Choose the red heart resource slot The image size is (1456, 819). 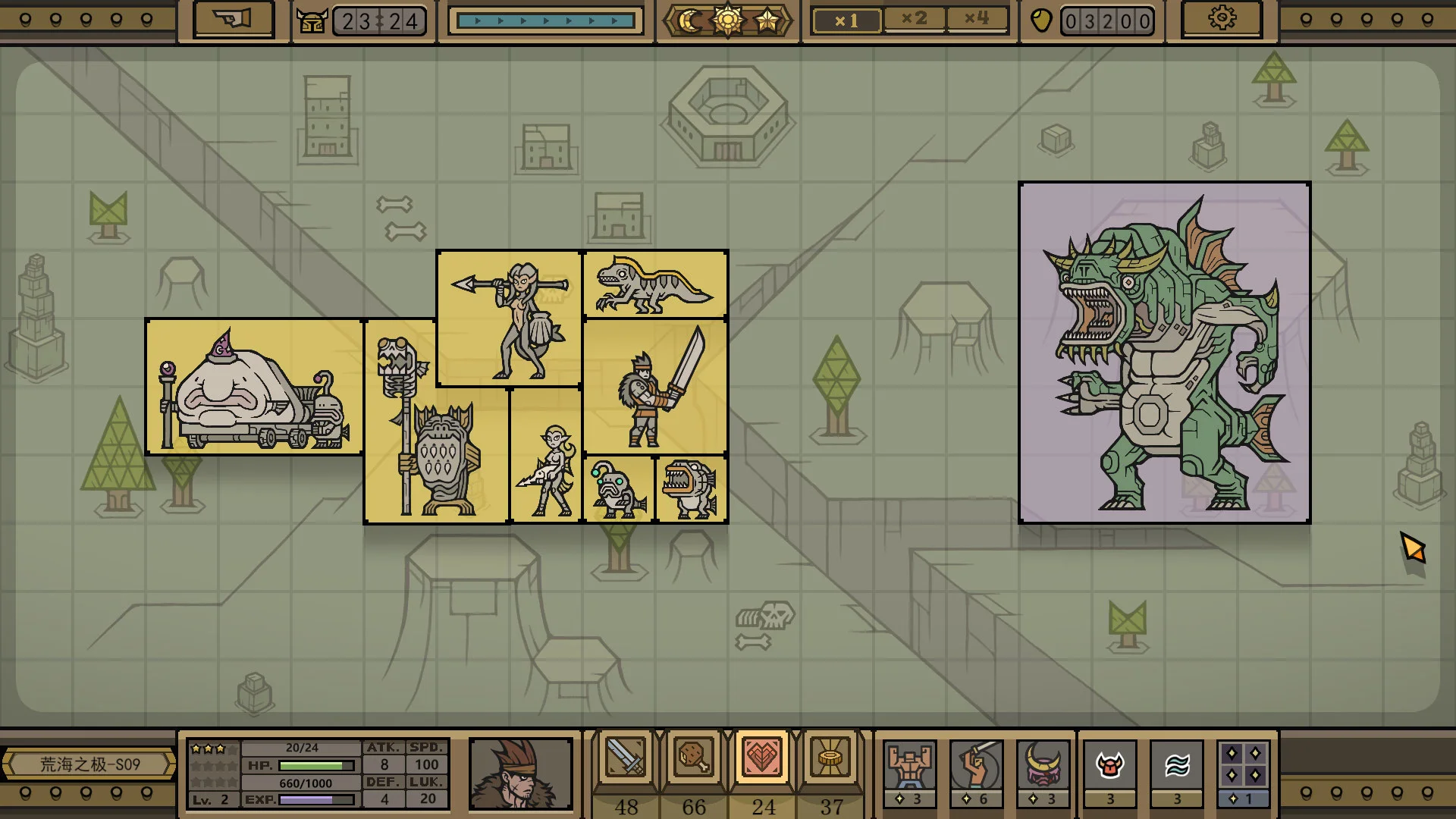[x=762, y=758]
